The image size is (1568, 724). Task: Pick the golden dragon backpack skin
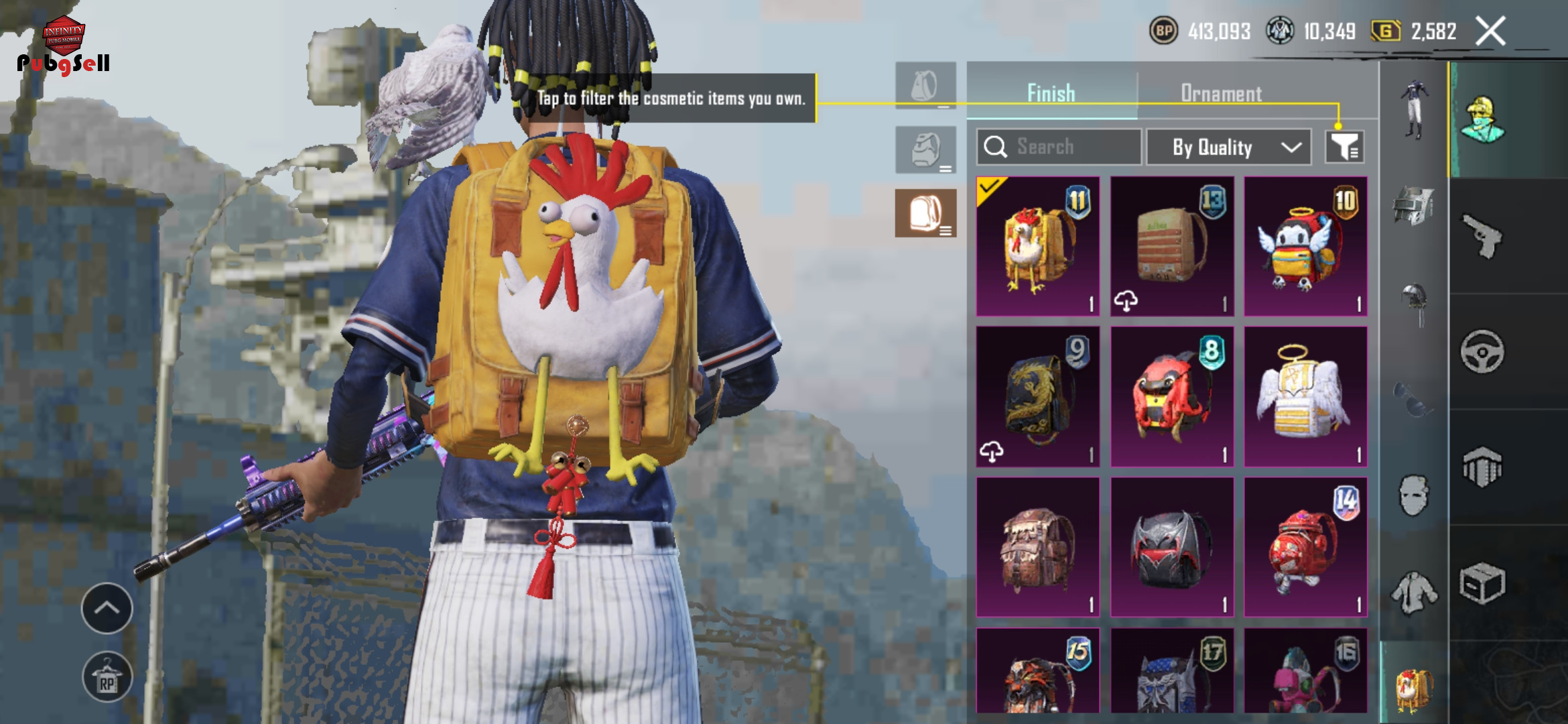(1037, 397)
